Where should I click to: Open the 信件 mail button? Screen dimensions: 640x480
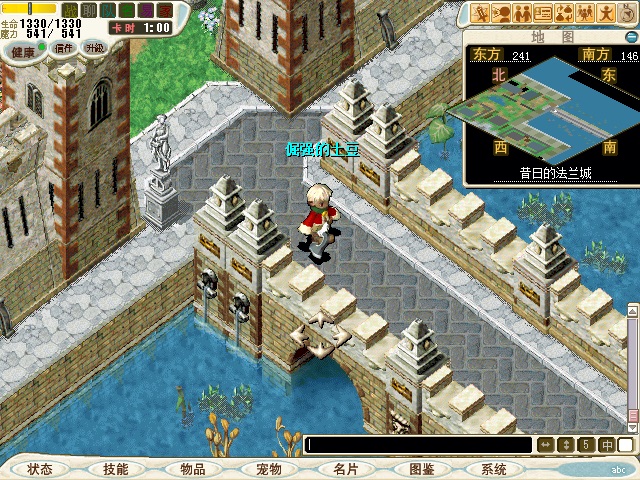[63, 48]
